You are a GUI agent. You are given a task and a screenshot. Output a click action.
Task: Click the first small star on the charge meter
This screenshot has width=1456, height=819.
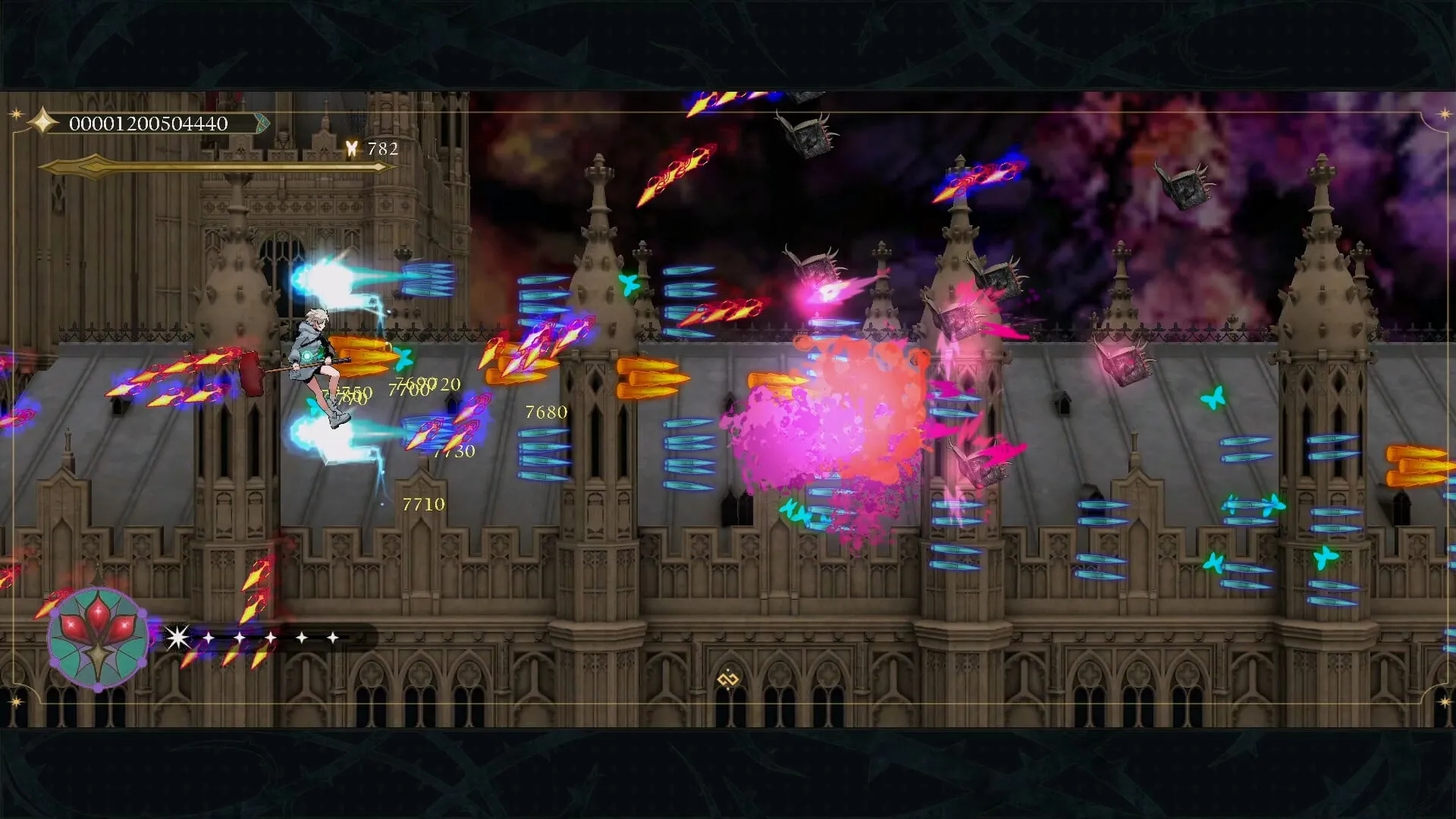pos(209,638)
